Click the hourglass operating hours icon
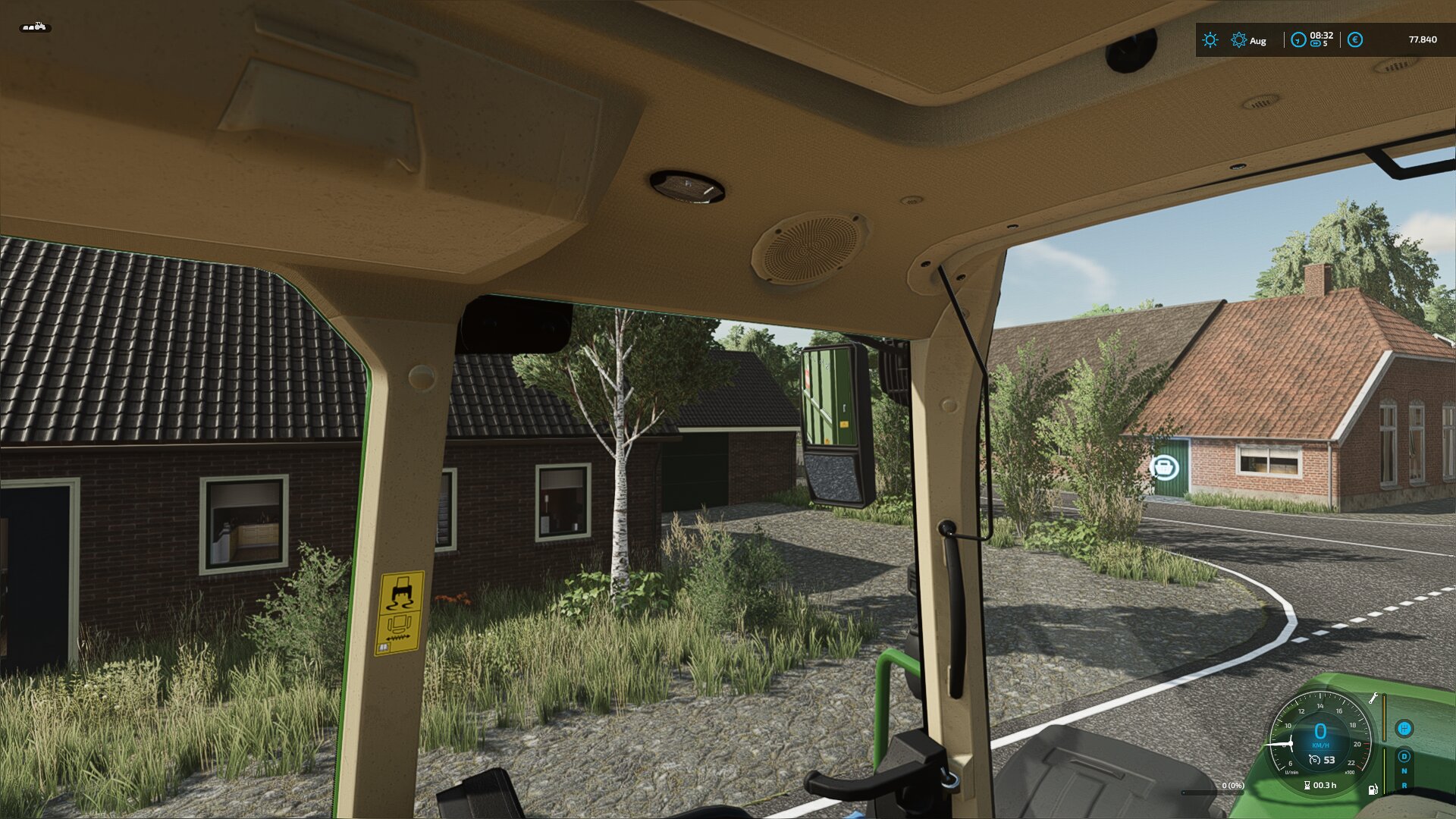Screen dimensions: 1456x819 pyautogui.click(x=1307, y=786)
